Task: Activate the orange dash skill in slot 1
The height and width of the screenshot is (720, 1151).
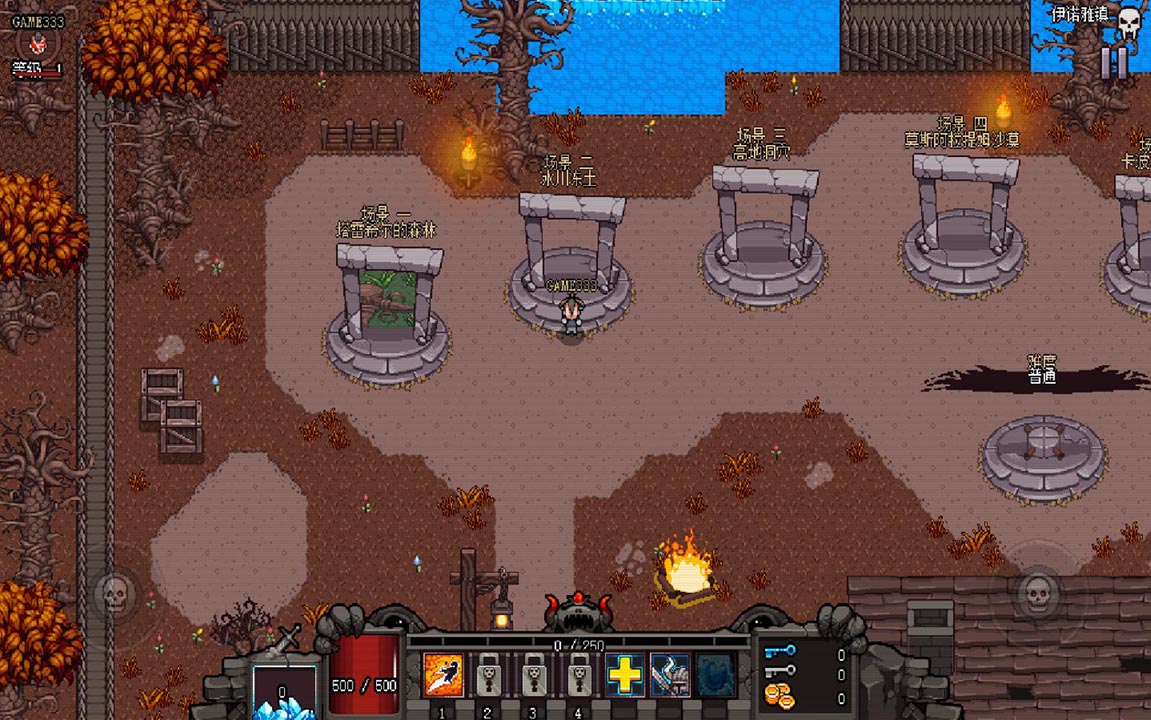Action: click(x=443, y=675)
